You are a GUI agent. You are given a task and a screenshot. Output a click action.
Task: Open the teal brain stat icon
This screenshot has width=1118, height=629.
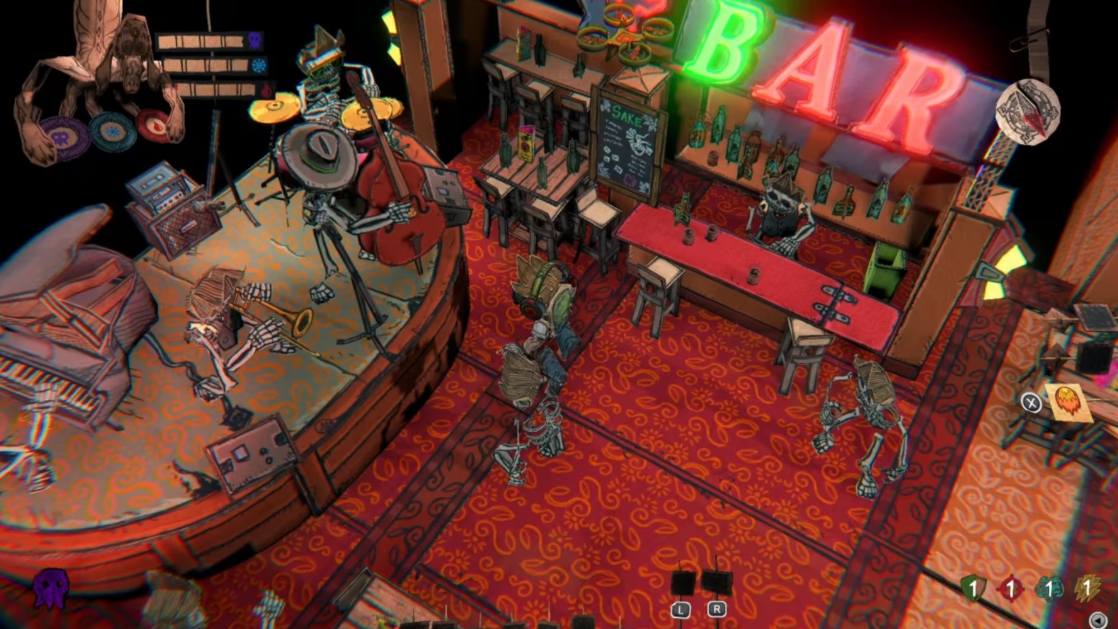1049,589
